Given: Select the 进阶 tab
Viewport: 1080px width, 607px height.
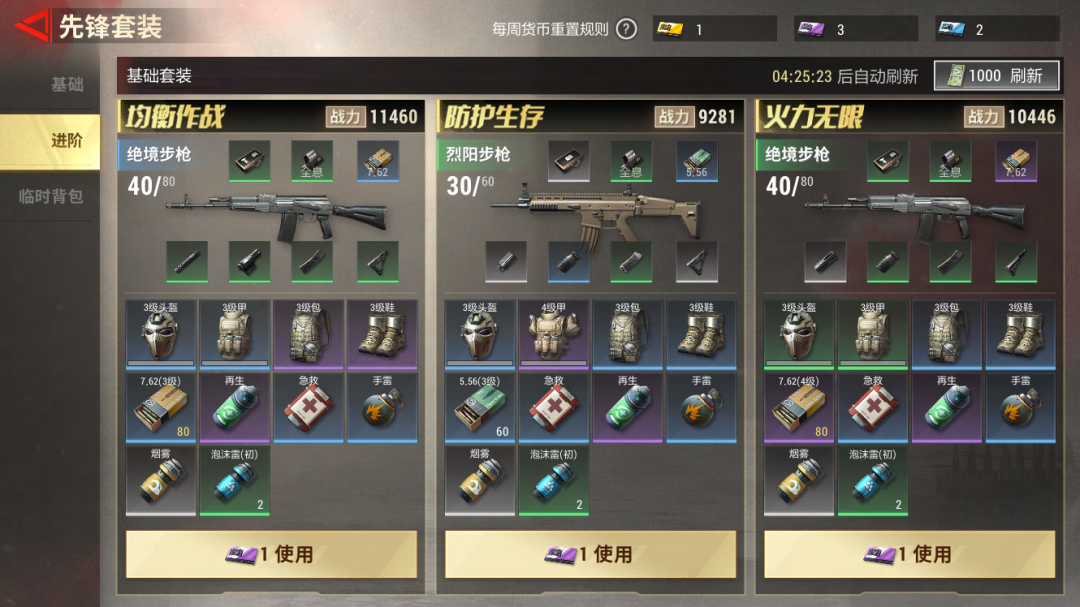Looking at the screenshot, I should 66,141.
